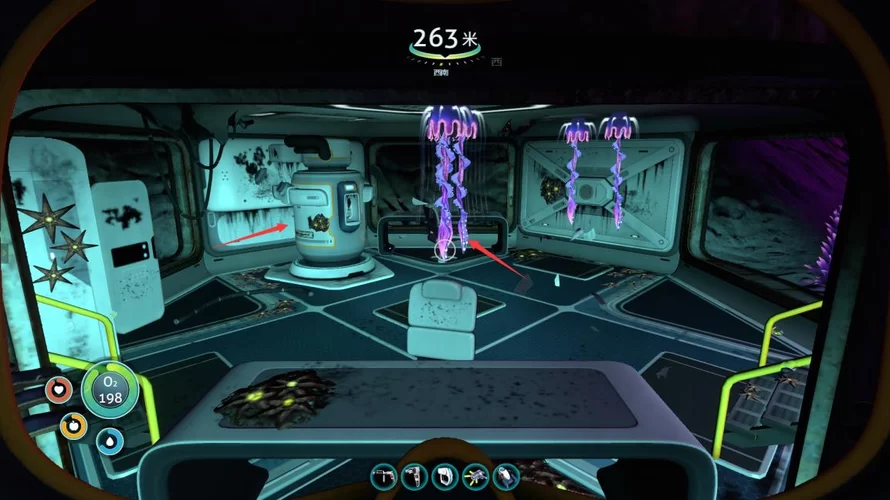890x500 pixels.
Task: Equip the blue-and-white tool quickslot
Action: [x=506, y=477]
